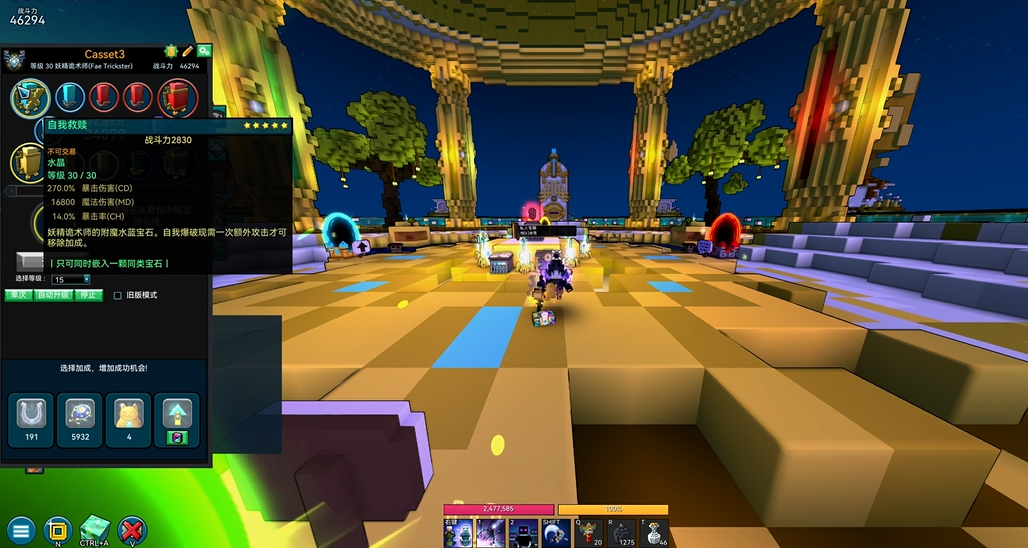This screenshot has width=1028, height=548.
Task: Select the cyan winged gem slot
Action: 31,98
